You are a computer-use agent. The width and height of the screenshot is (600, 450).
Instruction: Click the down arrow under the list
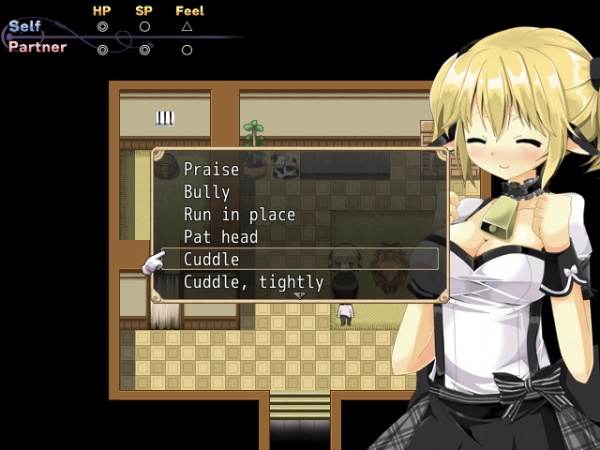(299, 295)
